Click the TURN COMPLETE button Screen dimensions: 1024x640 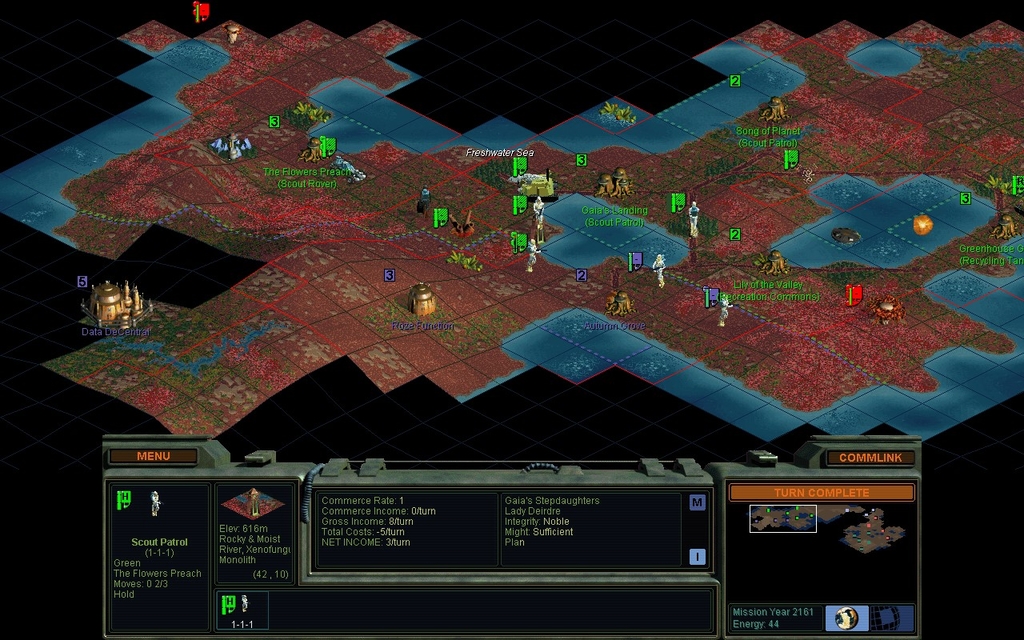821,493
